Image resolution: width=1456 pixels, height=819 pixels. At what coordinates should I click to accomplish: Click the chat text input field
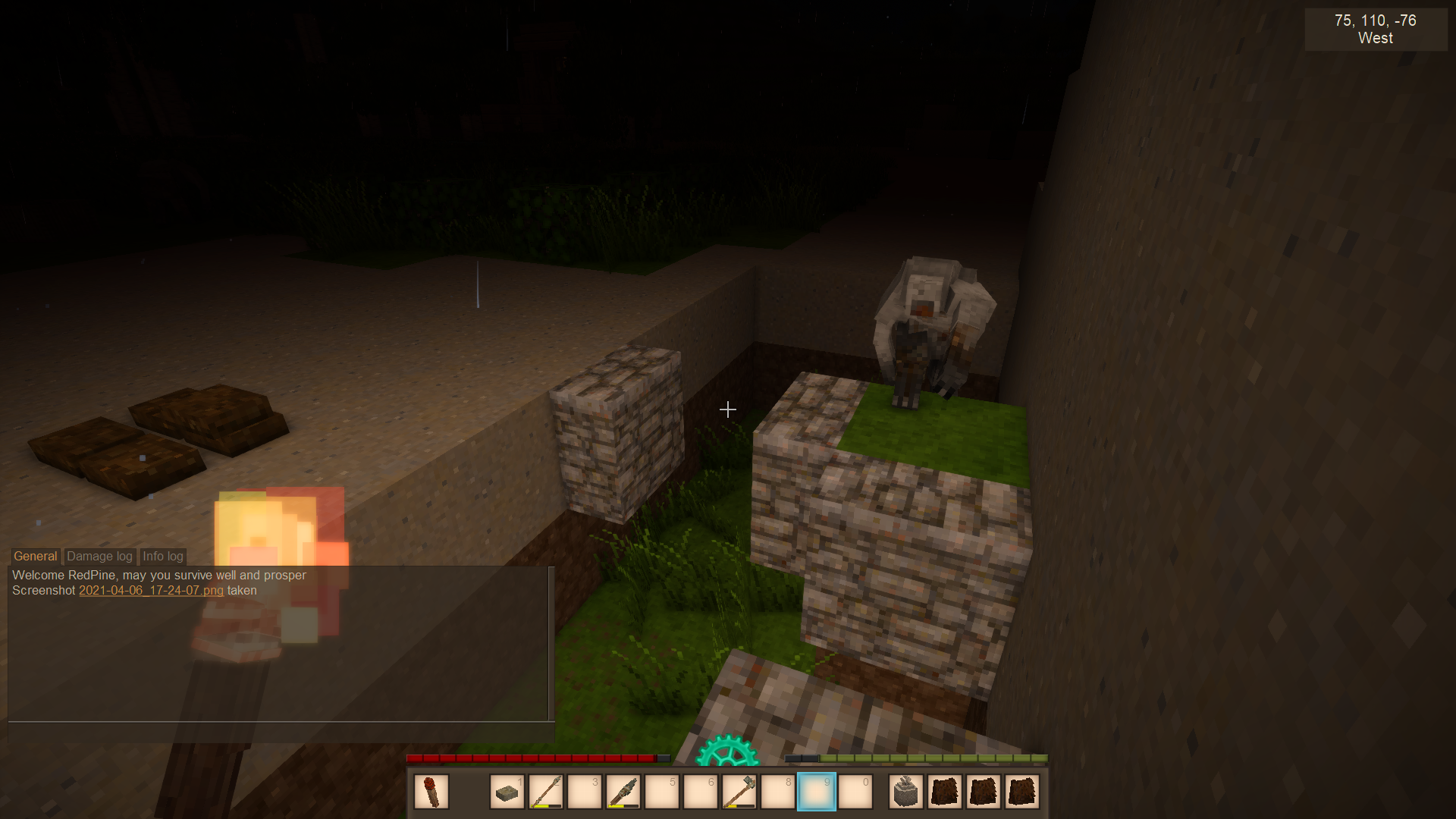point(281,732)
